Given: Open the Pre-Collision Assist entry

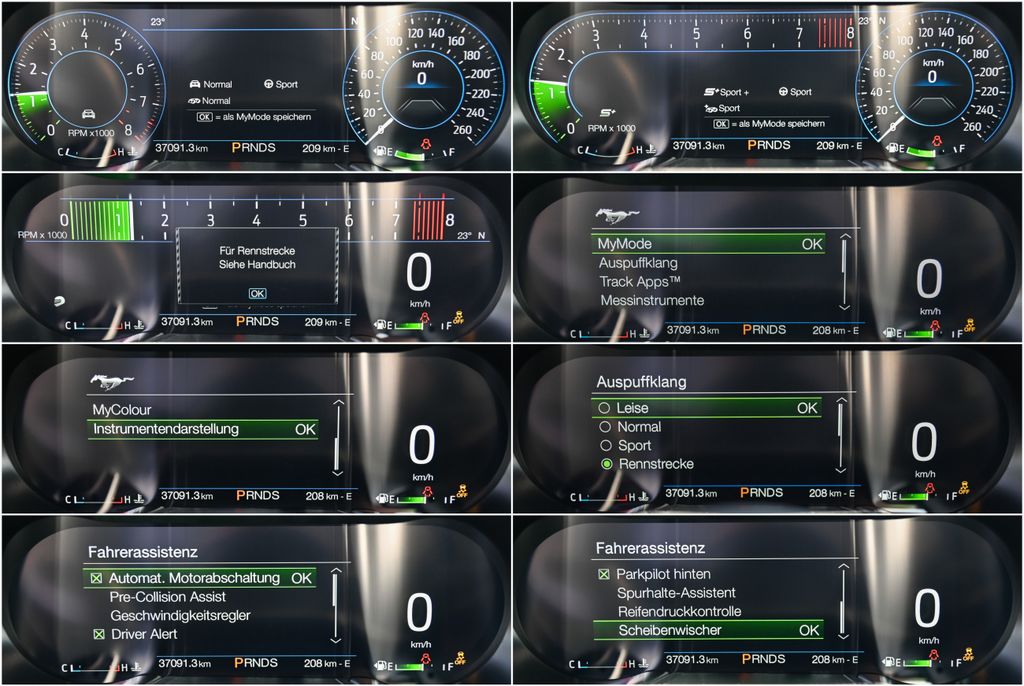Looking at the screenshot, I should click(x=167, y=597).
